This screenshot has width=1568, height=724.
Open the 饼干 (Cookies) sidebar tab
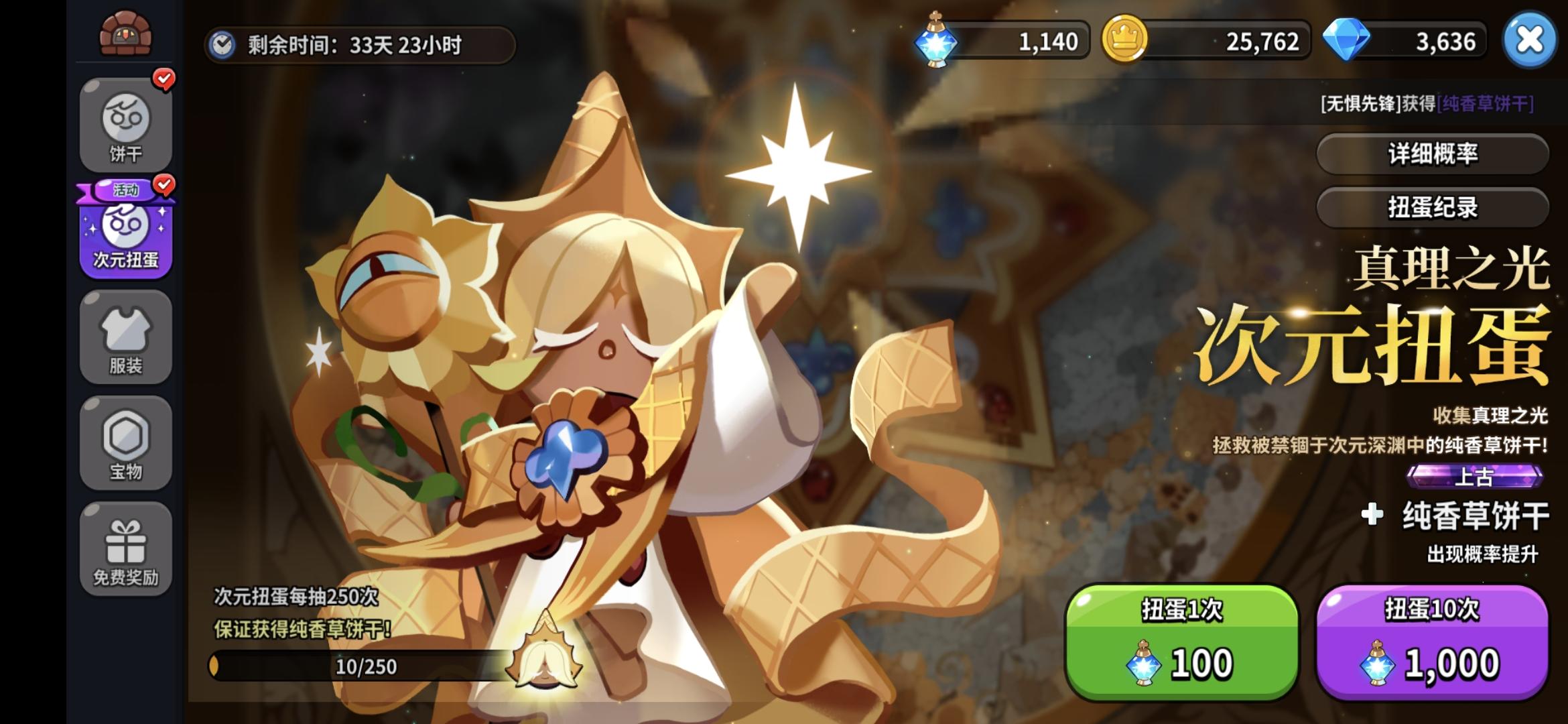click(125, 124)
